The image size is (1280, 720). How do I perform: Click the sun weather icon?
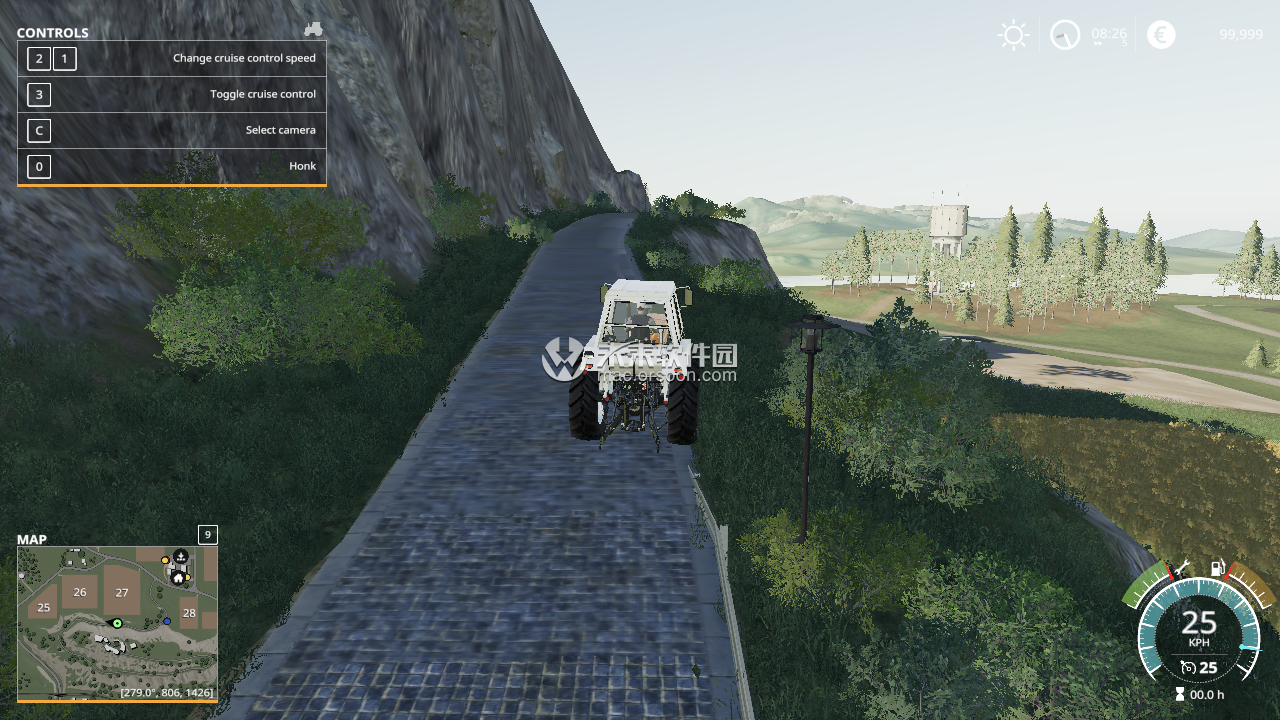[1013, 35]
